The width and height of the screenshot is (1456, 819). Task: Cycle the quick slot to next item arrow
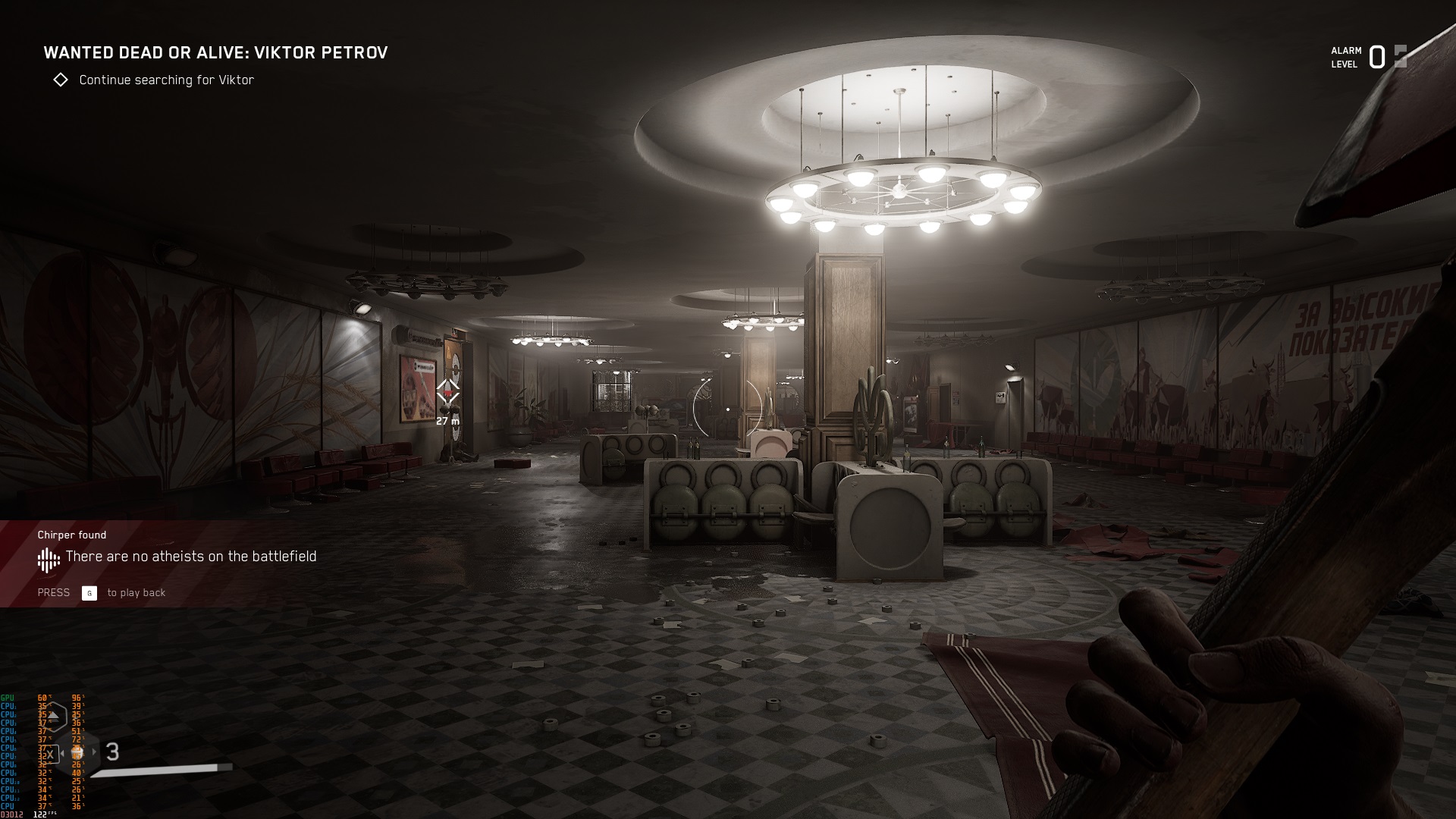[95, 752]
